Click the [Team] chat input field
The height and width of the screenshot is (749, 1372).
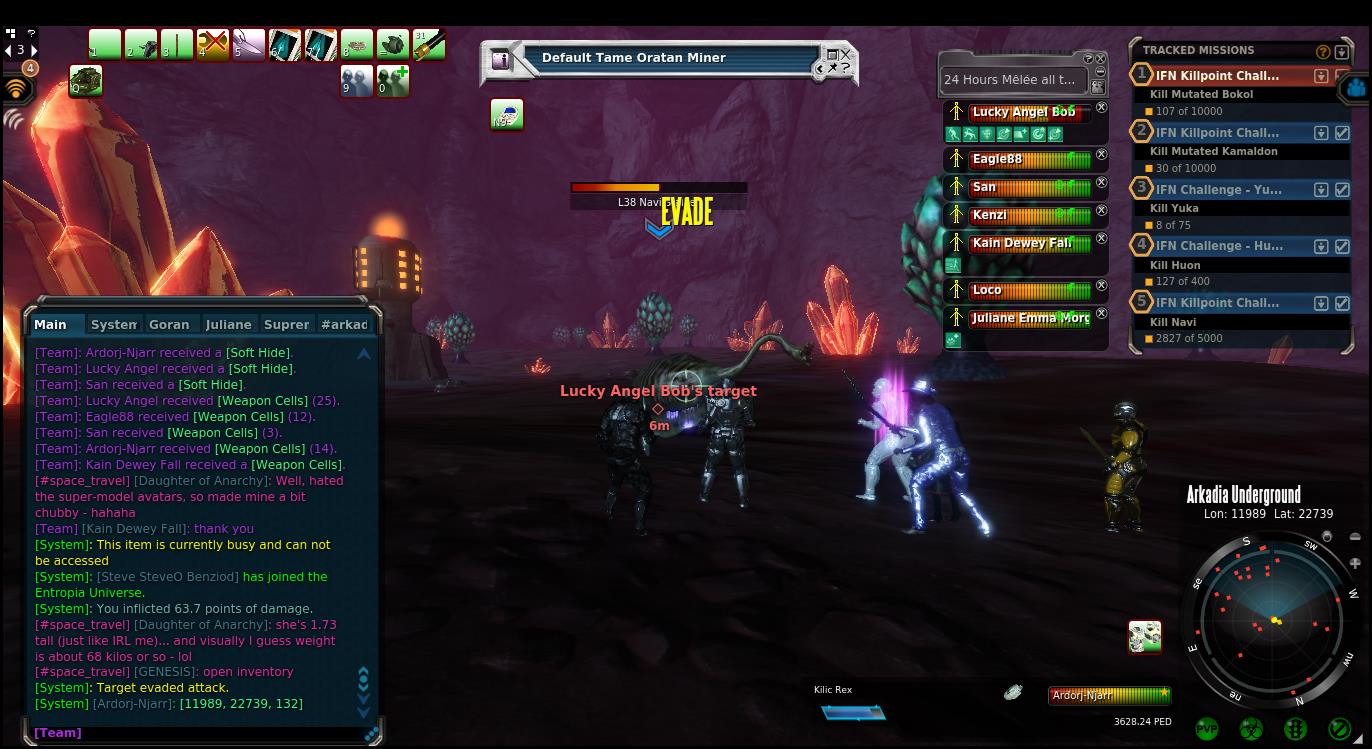pos(200,733)
